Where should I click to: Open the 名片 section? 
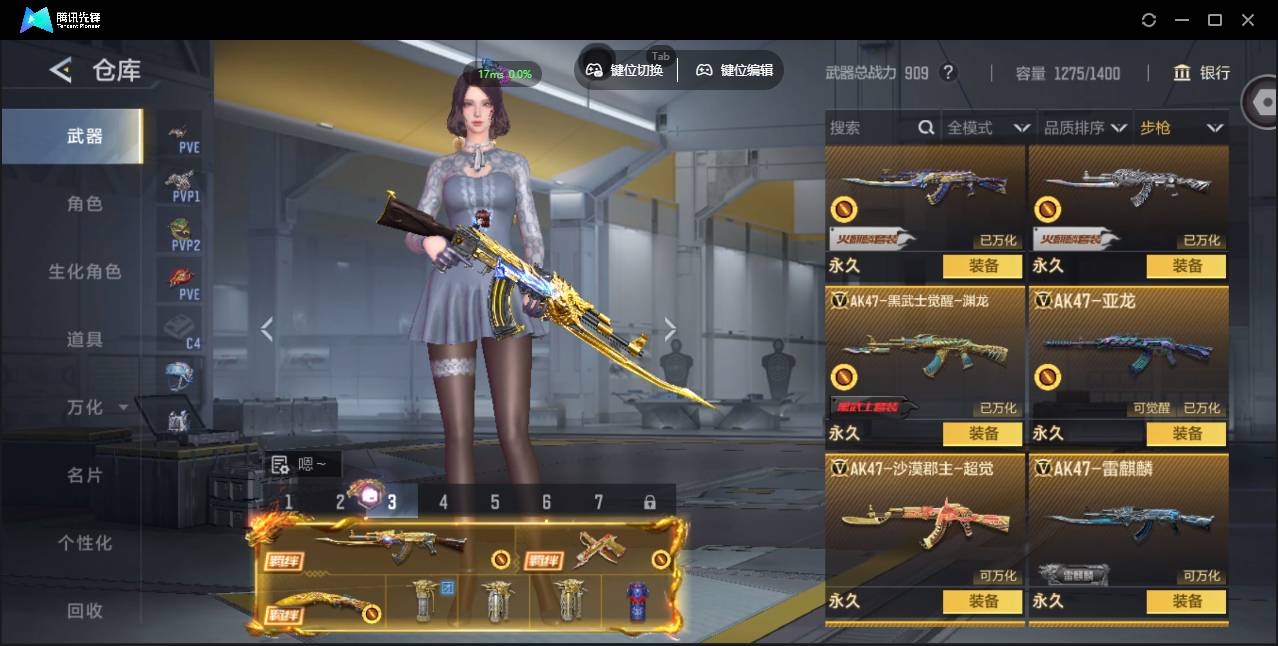[x=84, y=475]
